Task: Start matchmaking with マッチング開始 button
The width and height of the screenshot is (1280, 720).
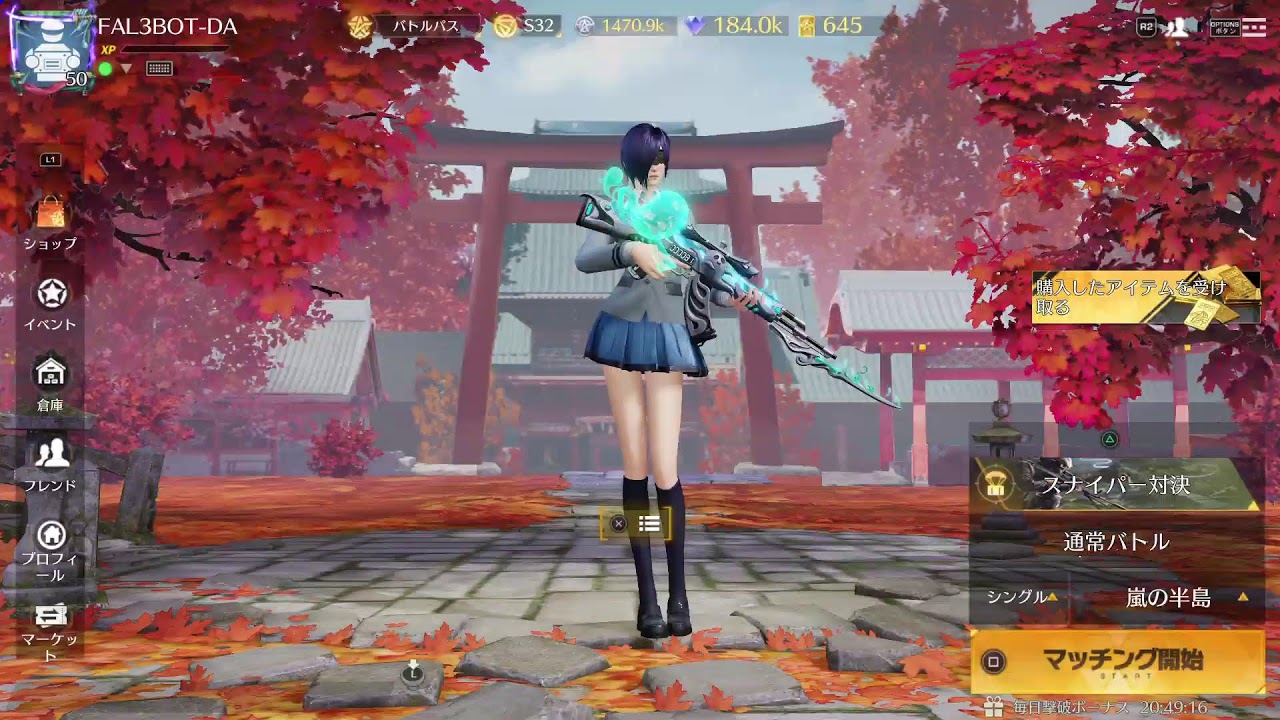Action: (x=1117, y=661)
